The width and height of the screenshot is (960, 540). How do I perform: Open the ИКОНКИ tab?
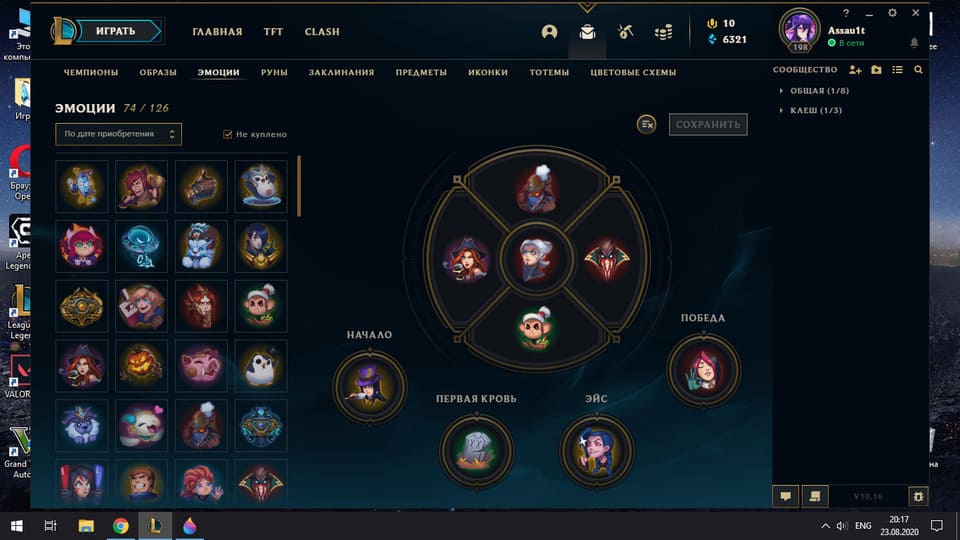pos(488,72)
